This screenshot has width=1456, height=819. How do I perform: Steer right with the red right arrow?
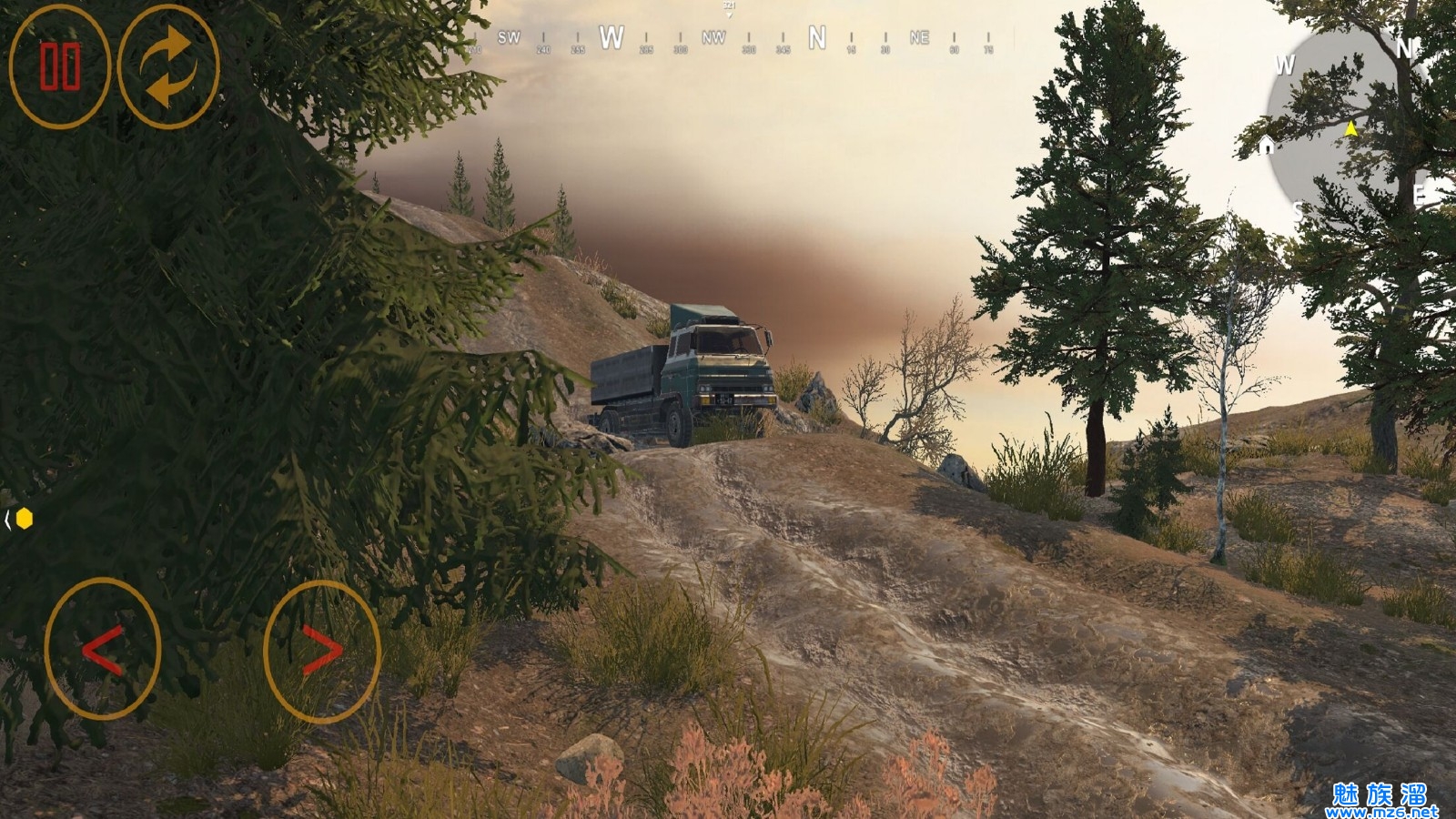[321, 651]
